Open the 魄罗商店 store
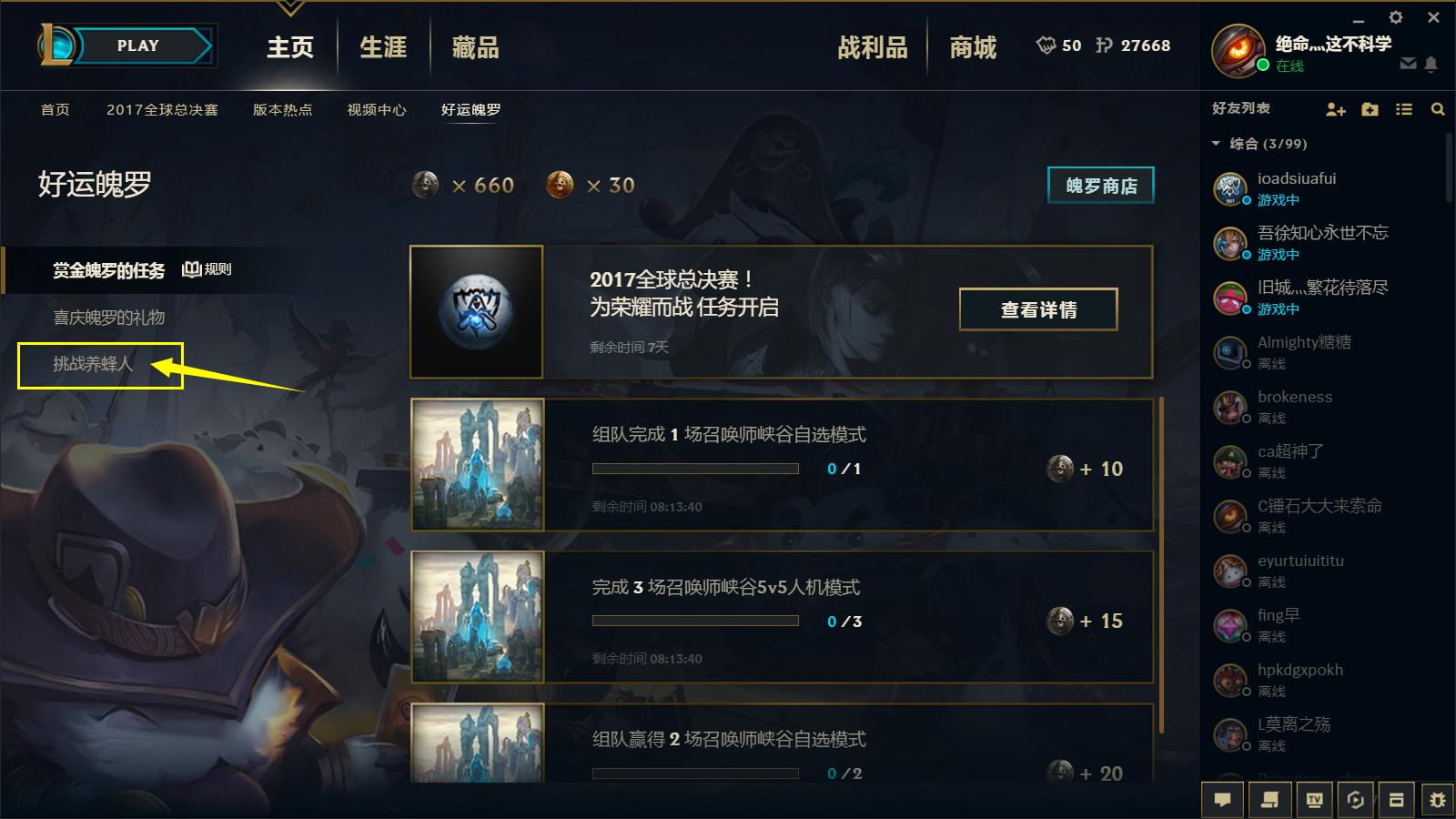 [x=1100, y=185]
